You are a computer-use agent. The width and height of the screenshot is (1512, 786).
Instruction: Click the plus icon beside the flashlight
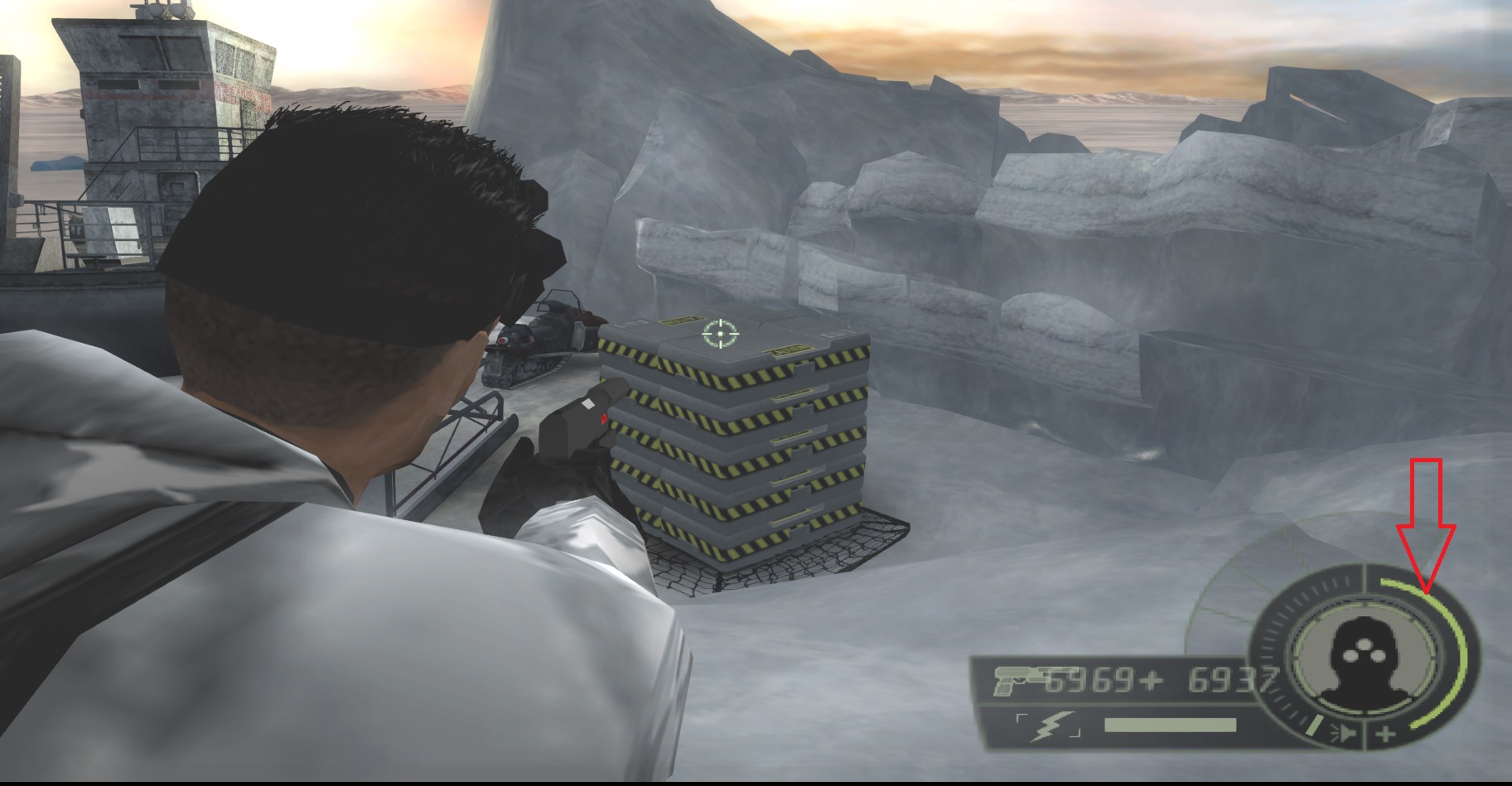point(1387,735)
